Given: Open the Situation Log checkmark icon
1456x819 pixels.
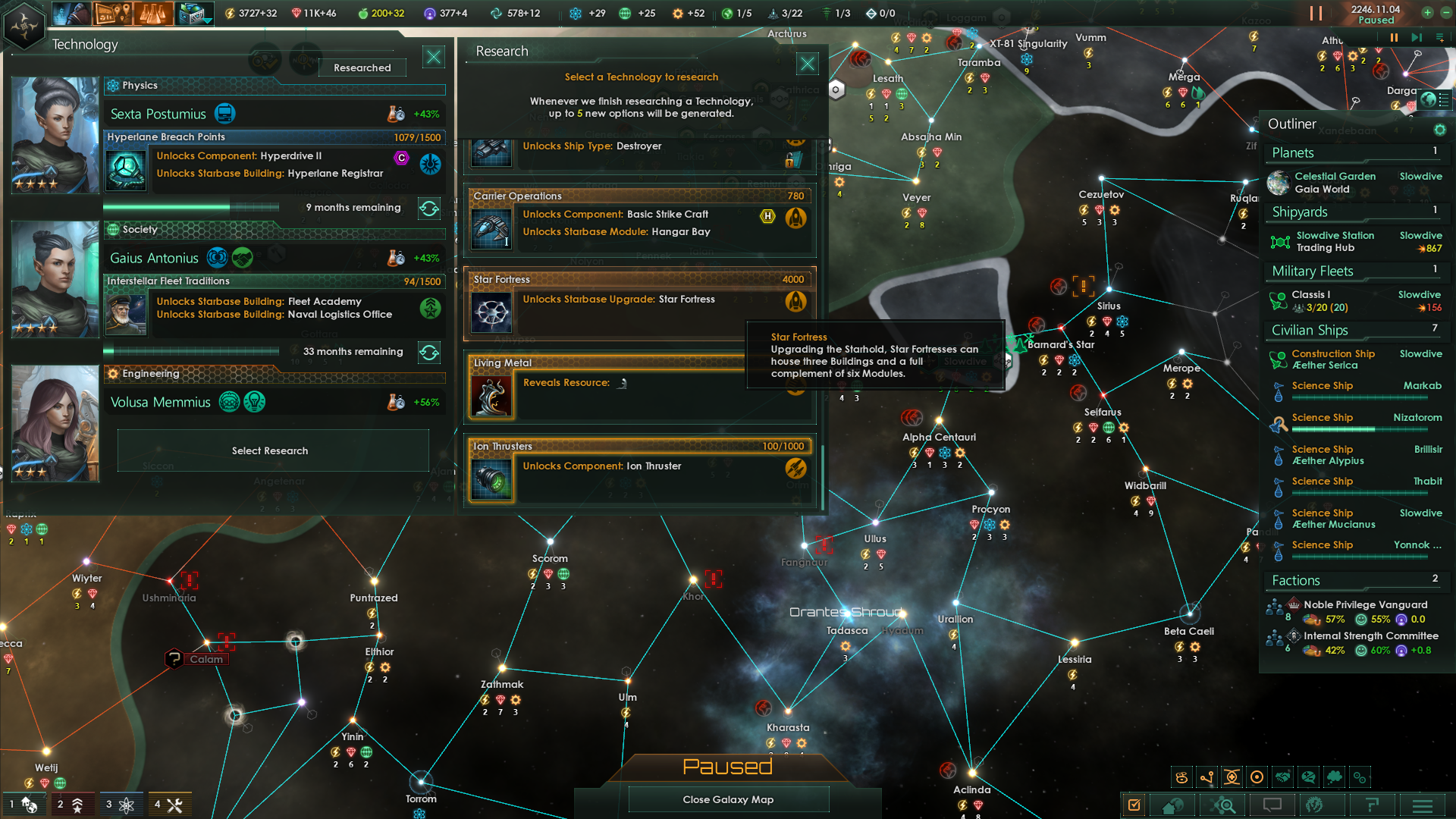Looking at the screenshot, I should [1134, 805].
